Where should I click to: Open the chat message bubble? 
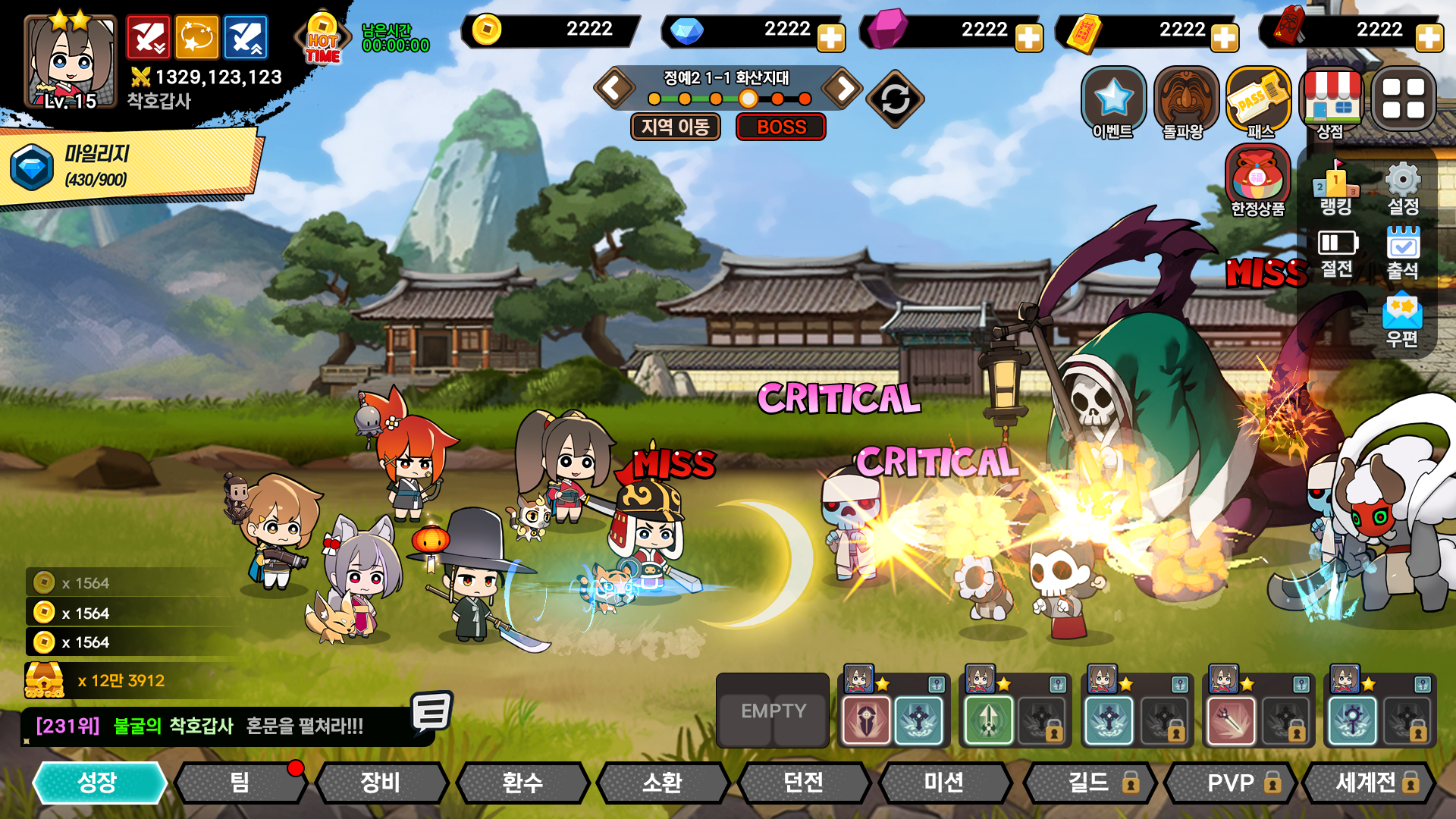click(x=431, y=713)
